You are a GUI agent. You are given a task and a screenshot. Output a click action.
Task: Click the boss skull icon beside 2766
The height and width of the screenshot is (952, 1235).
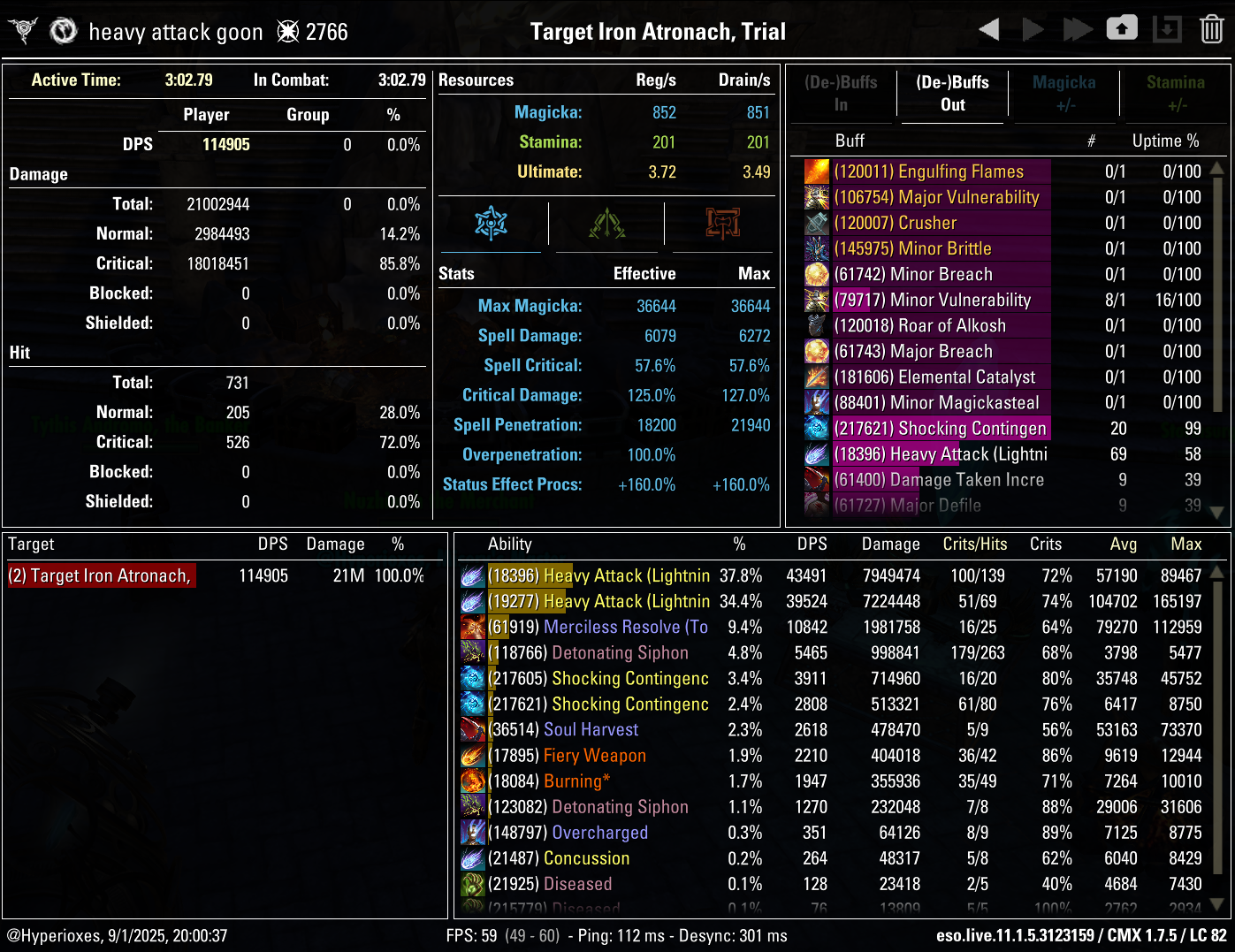click(x=287, y=30)
